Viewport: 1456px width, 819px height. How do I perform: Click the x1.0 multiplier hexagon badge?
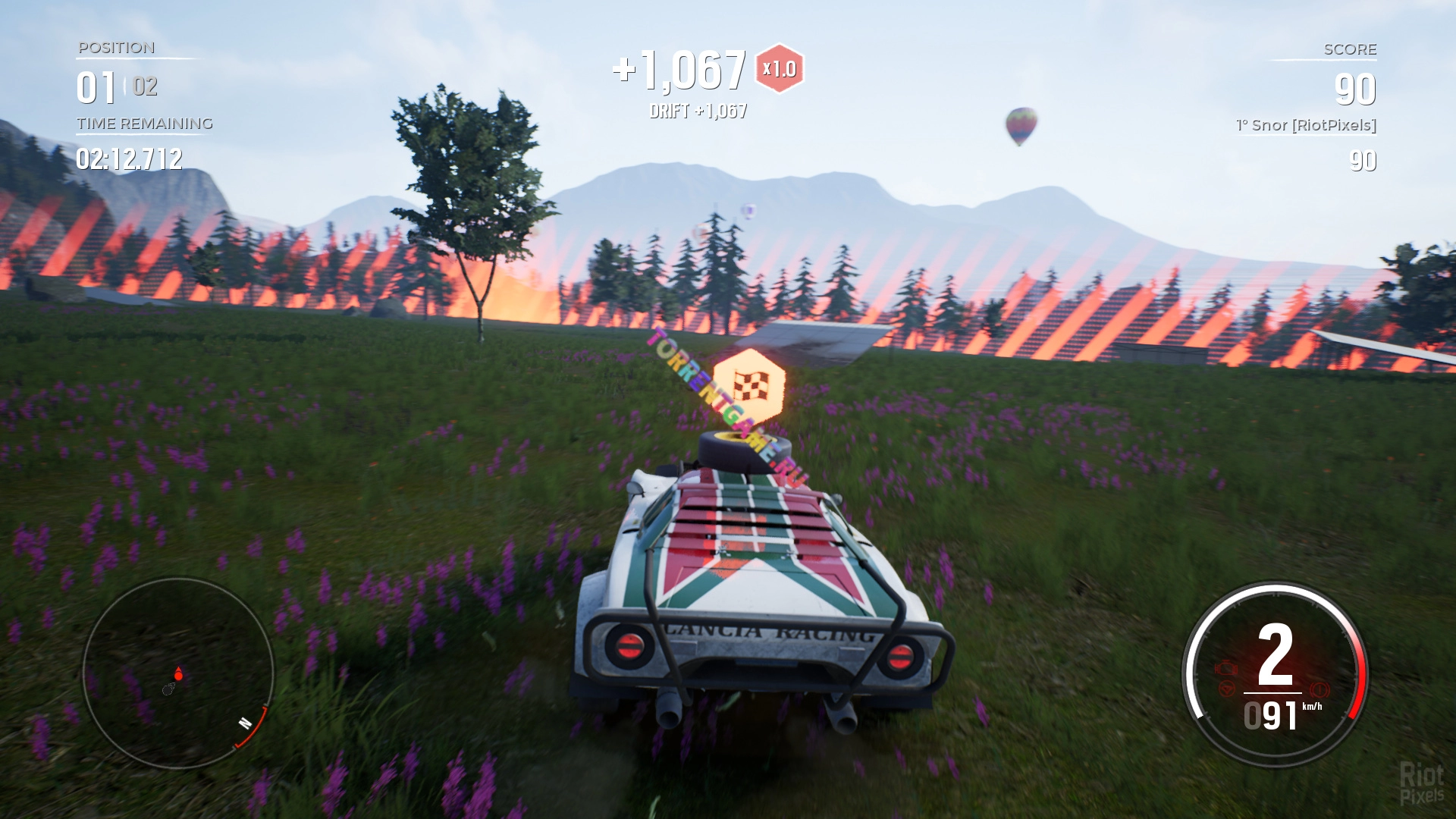coord(780,69)
